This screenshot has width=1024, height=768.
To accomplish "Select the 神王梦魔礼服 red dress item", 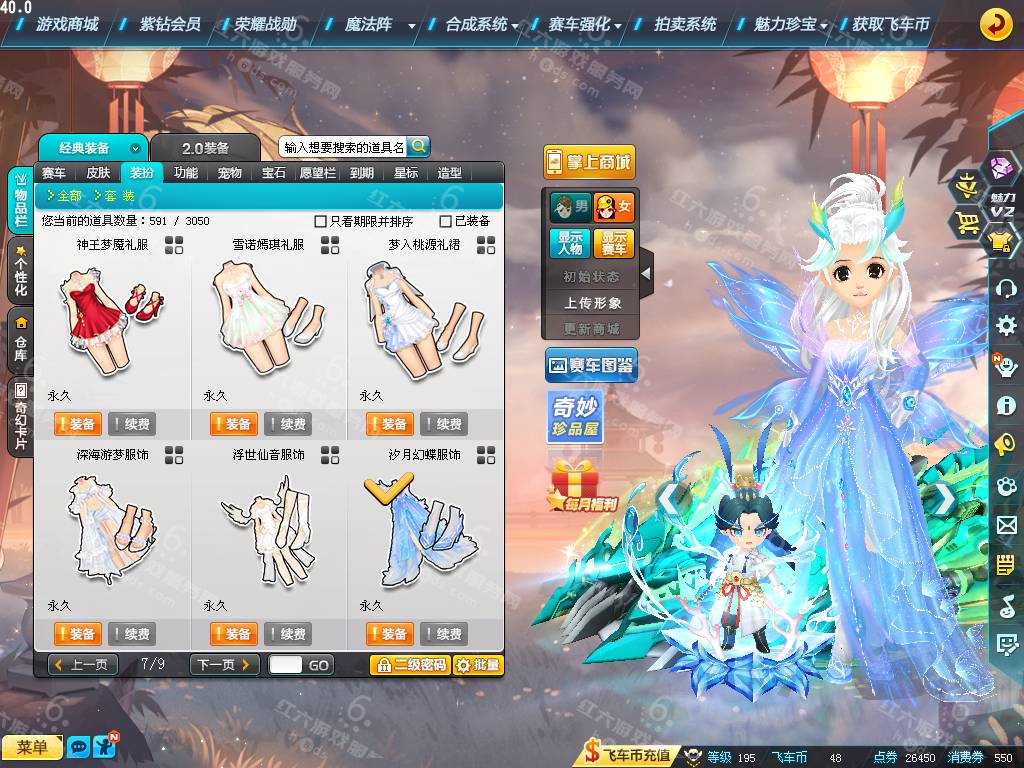I will point(112,315).
